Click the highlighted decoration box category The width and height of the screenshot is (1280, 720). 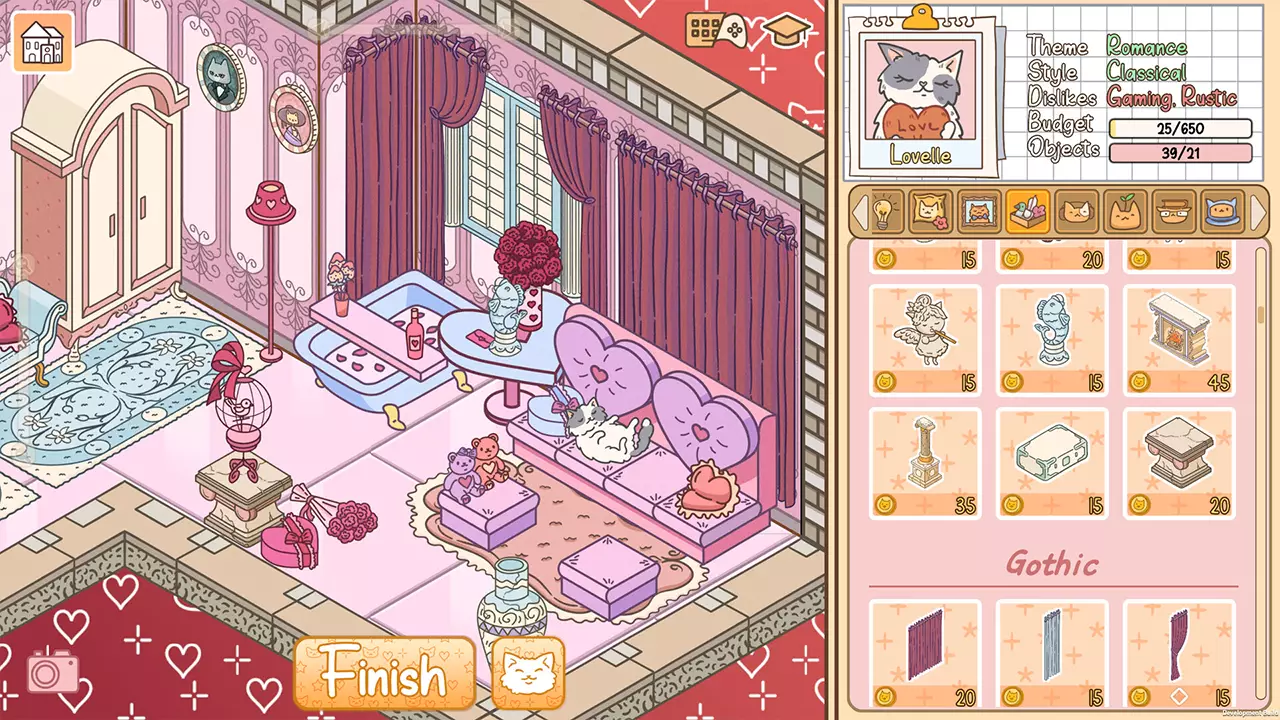1027,212
